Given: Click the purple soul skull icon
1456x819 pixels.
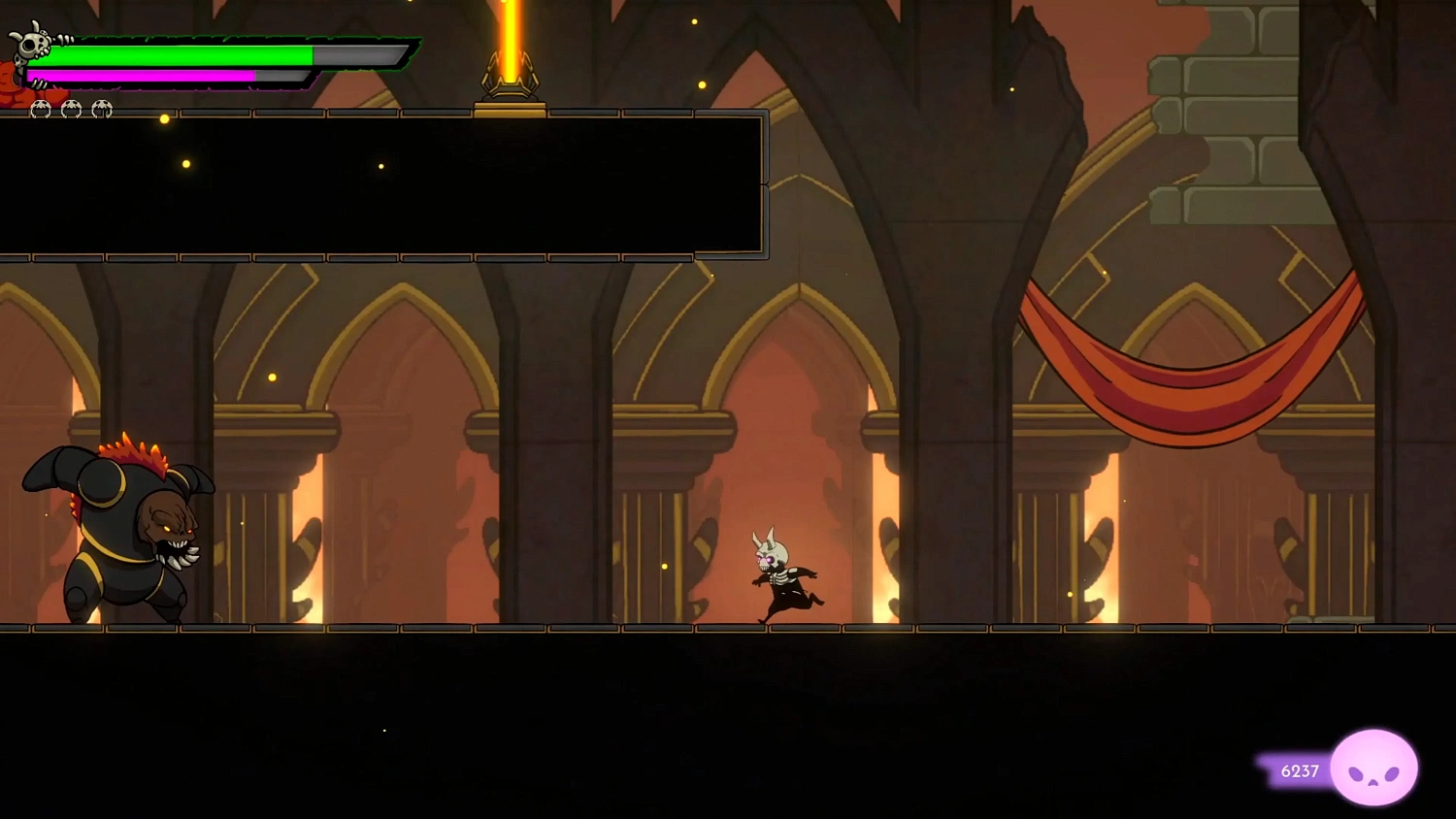Looking at the screenshot, I should pyautogui.click(x=1374, y=768).
